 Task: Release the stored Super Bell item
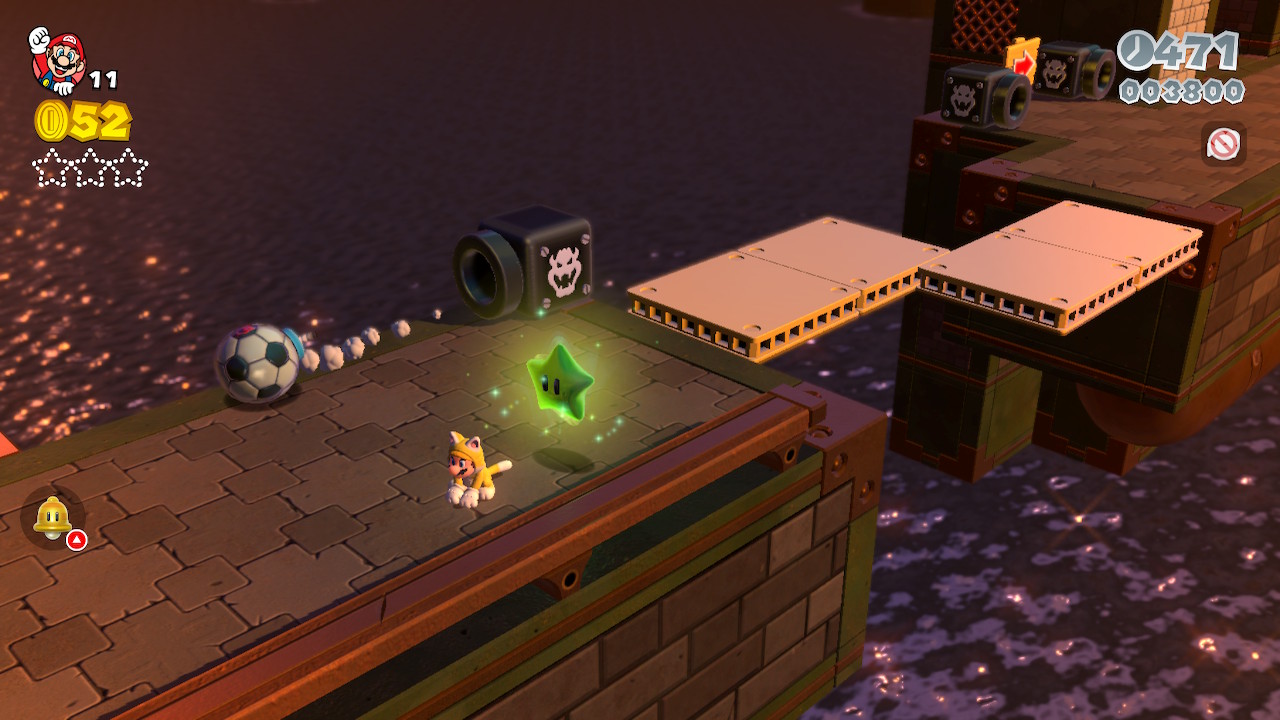tap(52, 518)
